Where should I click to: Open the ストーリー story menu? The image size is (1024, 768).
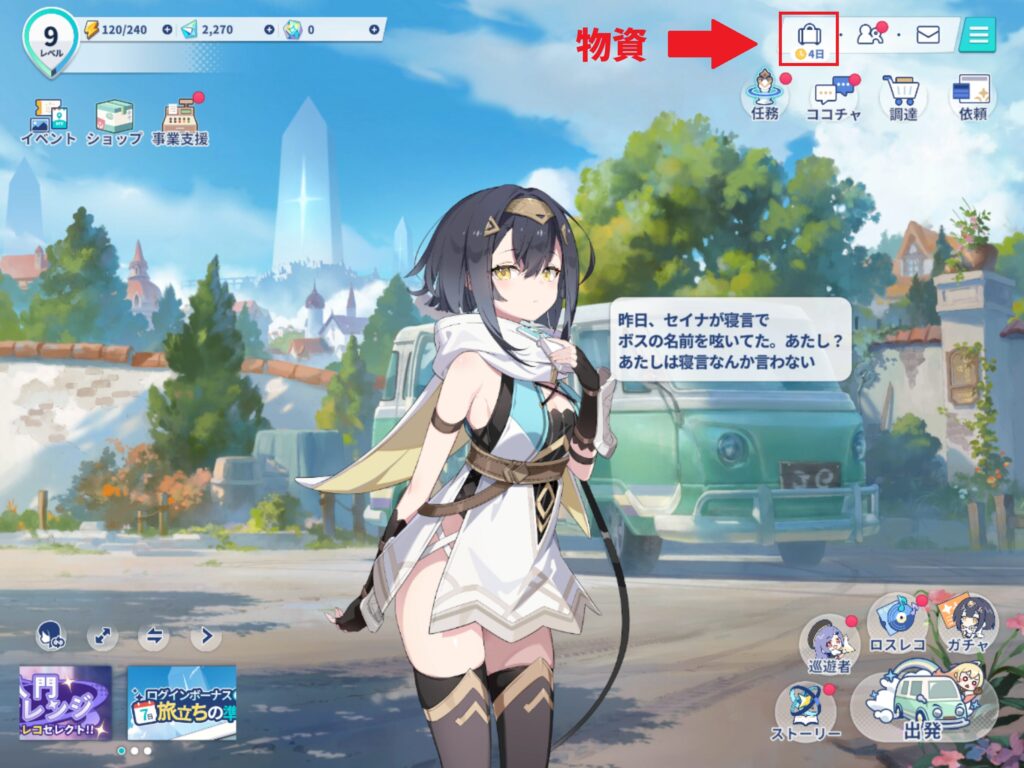click(806, 711)
